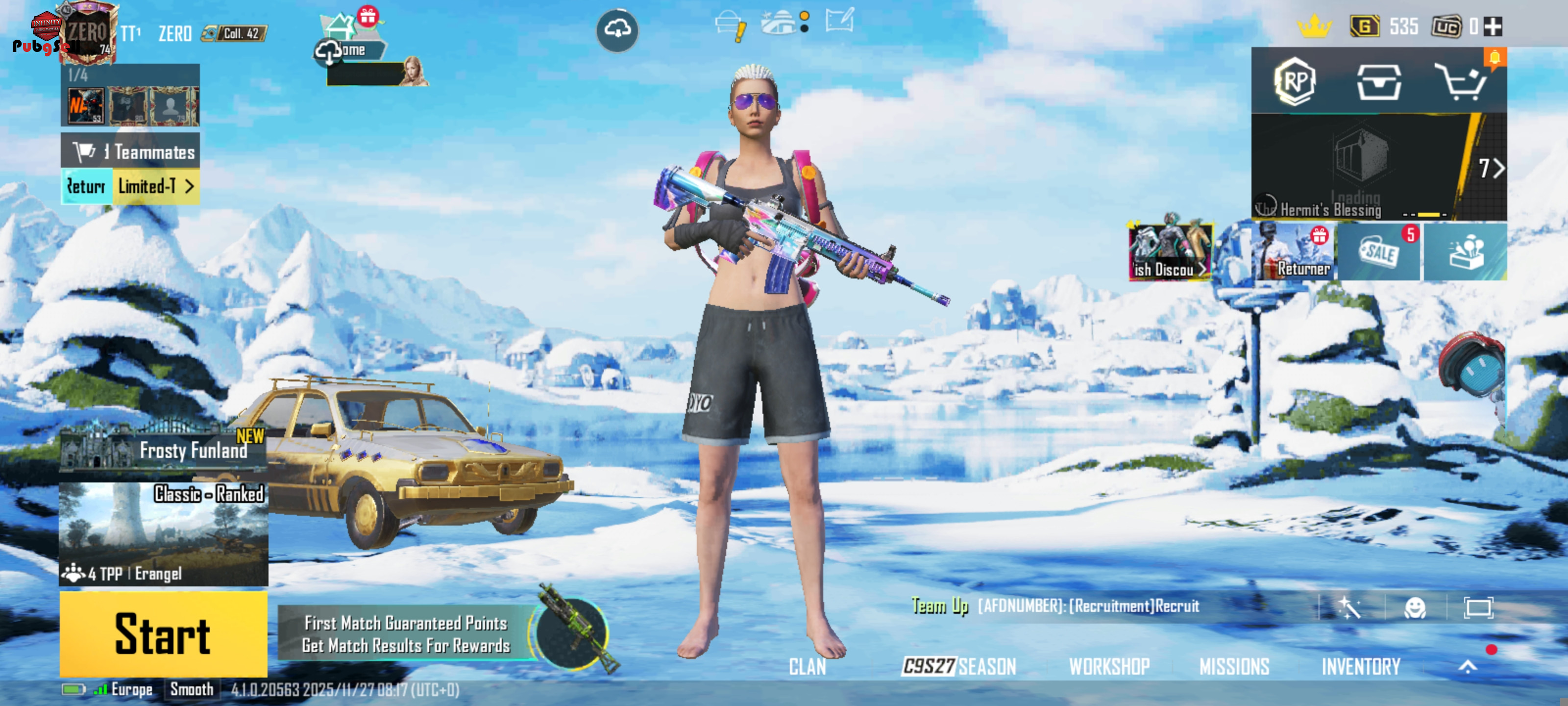Go to the Workshop

(1109, 666)
